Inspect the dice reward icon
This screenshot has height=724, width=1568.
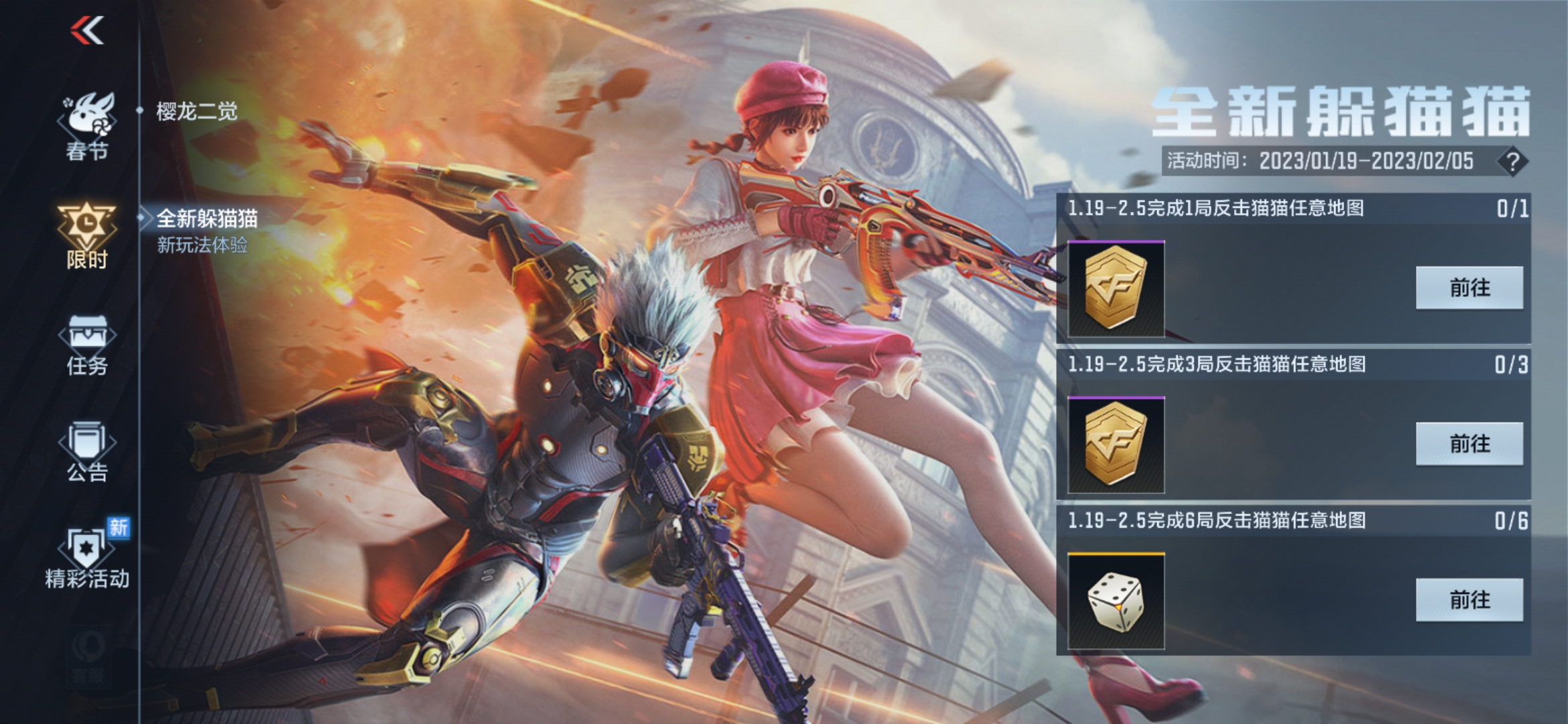point(1116,601)
